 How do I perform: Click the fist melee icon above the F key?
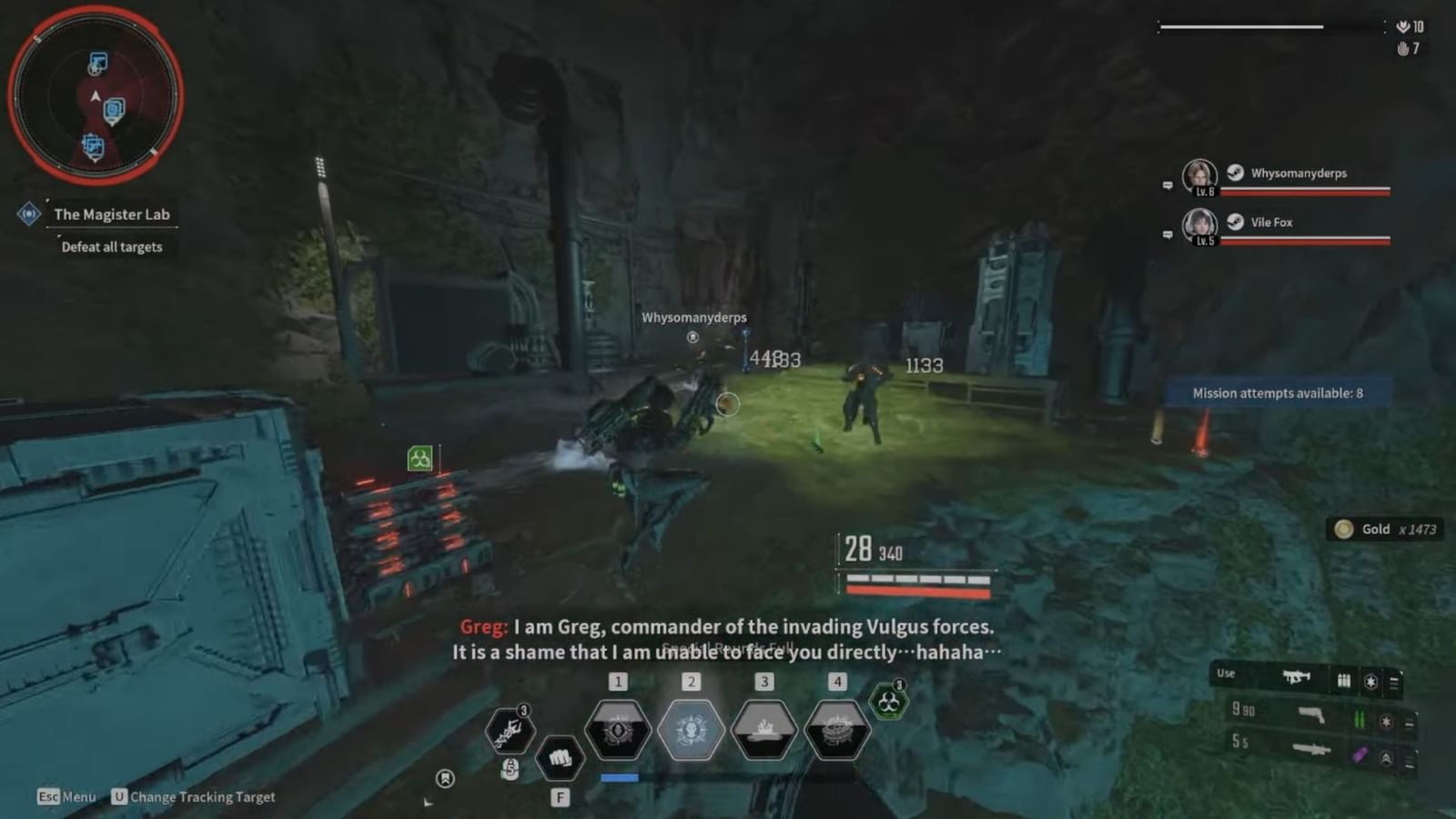point(560,758)
